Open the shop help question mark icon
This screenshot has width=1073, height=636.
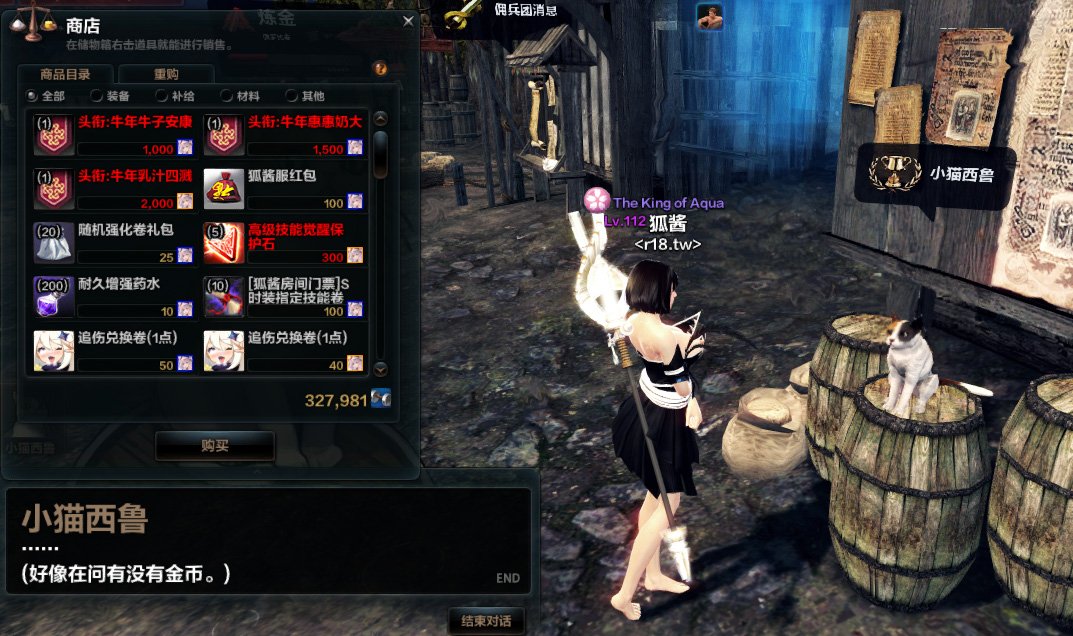(x=380, y=69)
